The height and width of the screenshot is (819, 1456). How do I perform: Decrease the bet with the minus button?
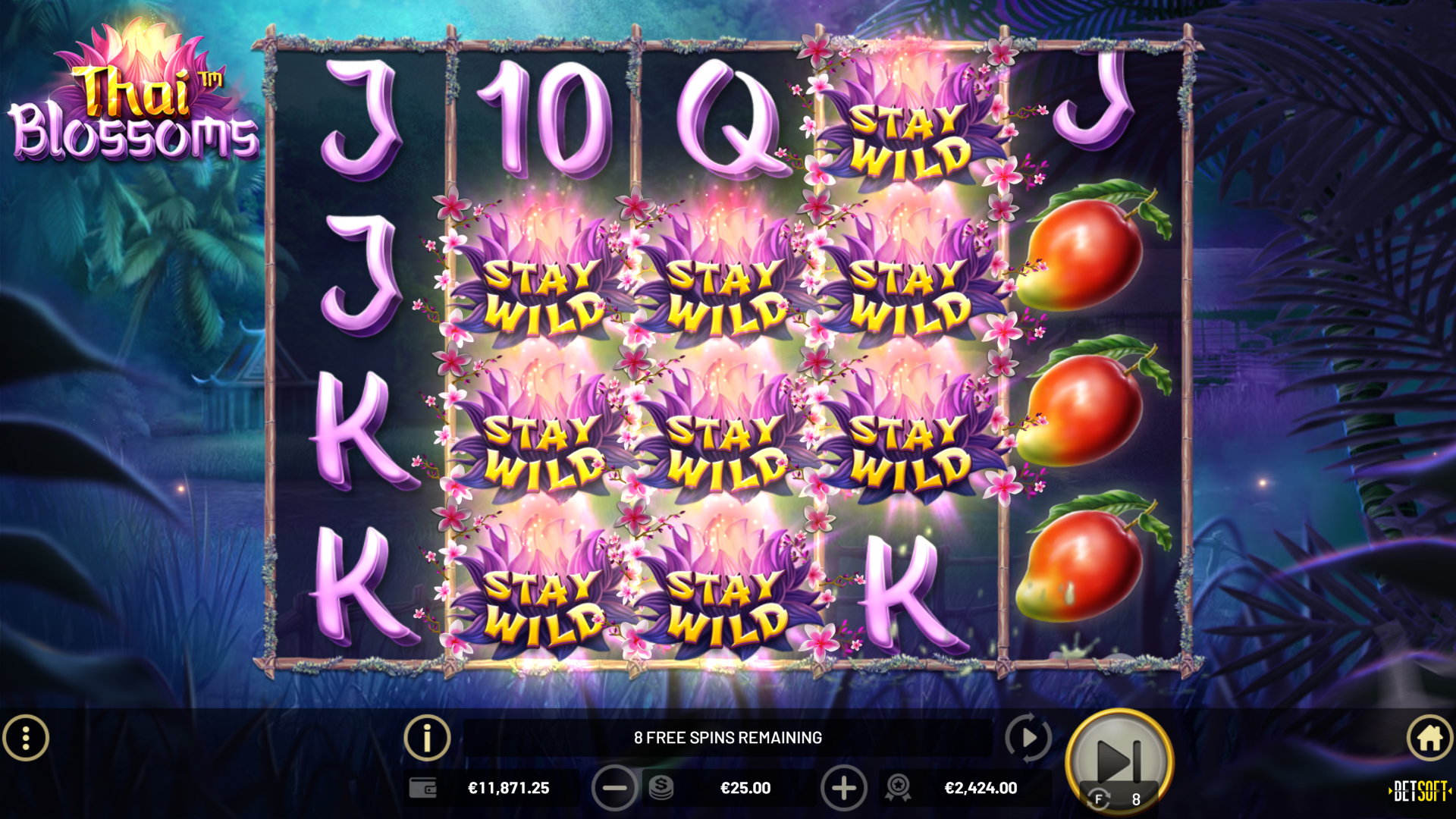(614, 788)
